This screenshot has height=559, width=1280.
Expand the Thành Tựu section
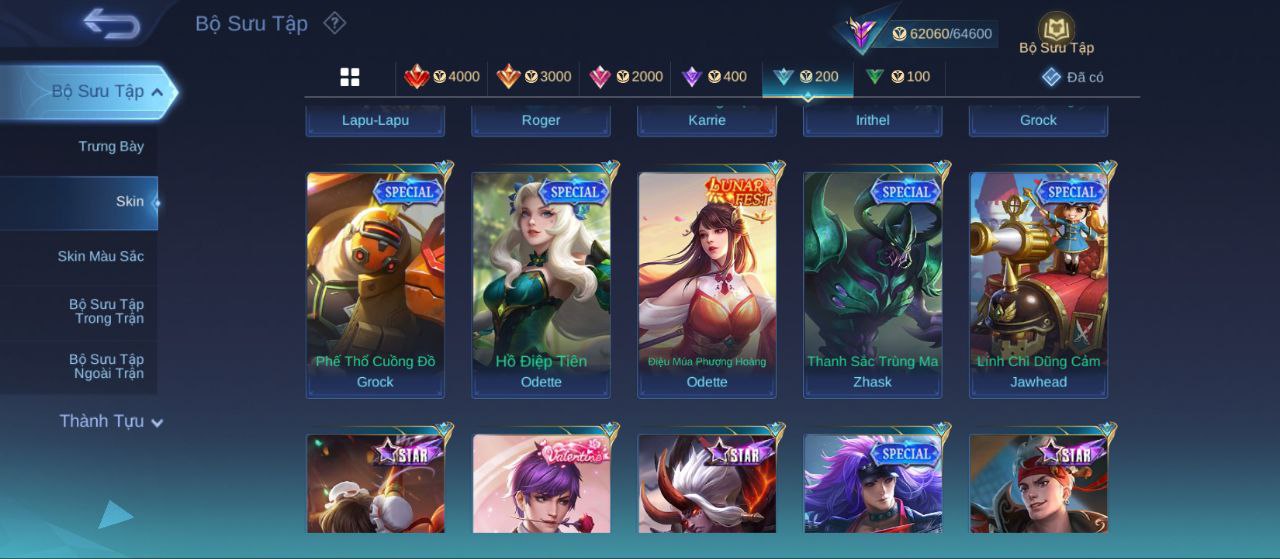tap(110, 422)
